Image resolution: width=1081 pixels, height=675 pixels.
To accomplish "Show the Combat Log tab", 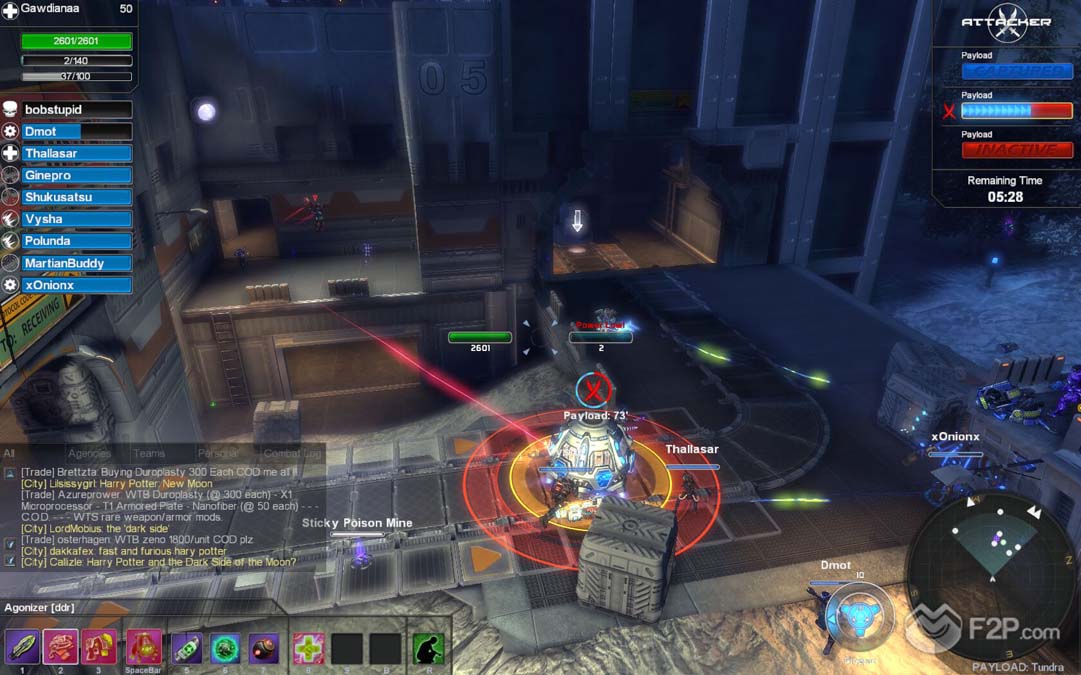I will pos(290,454).
